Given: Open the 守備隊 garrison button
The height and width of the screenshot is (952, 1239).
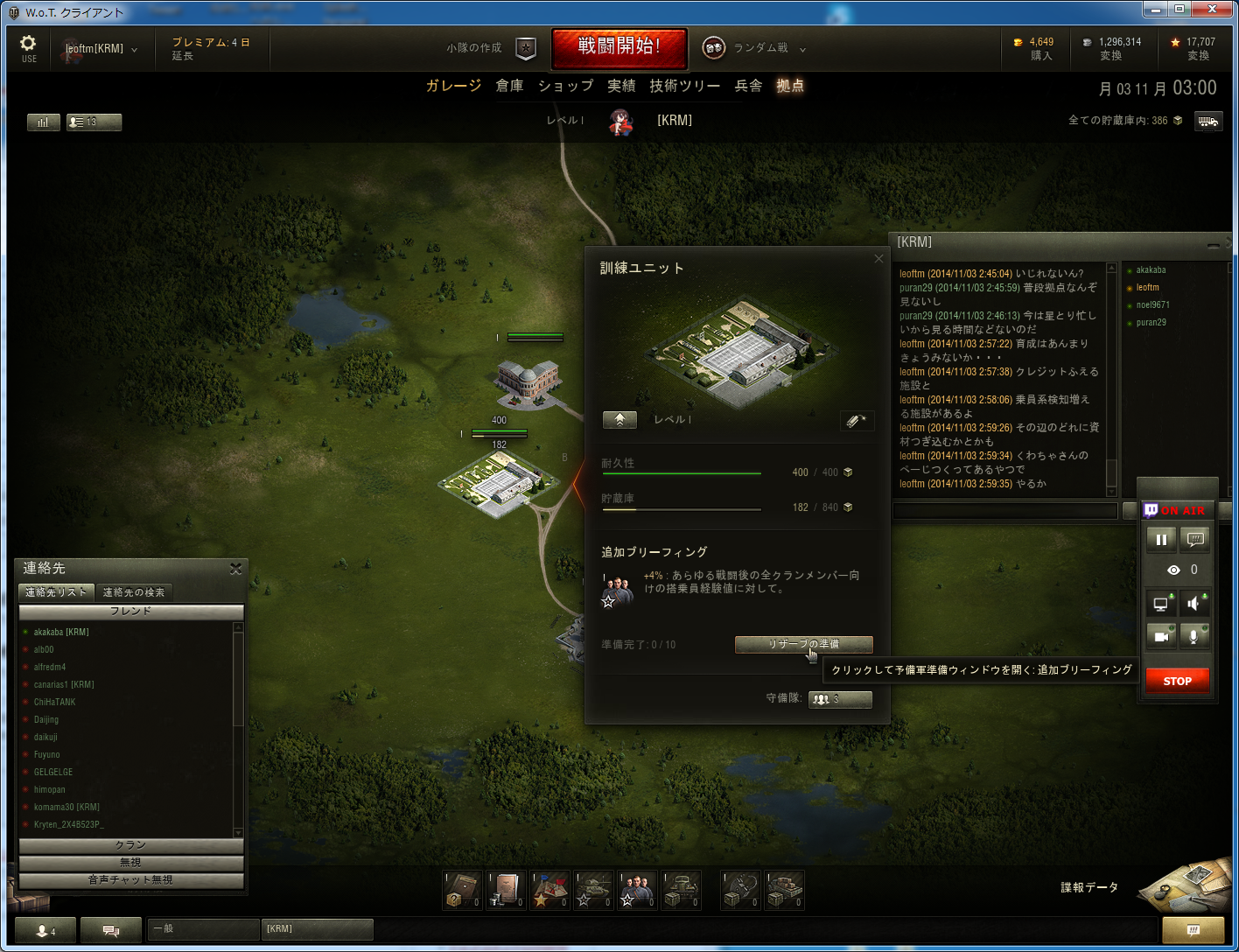Looking at the screenshot, I should click(x=839, y=699).
